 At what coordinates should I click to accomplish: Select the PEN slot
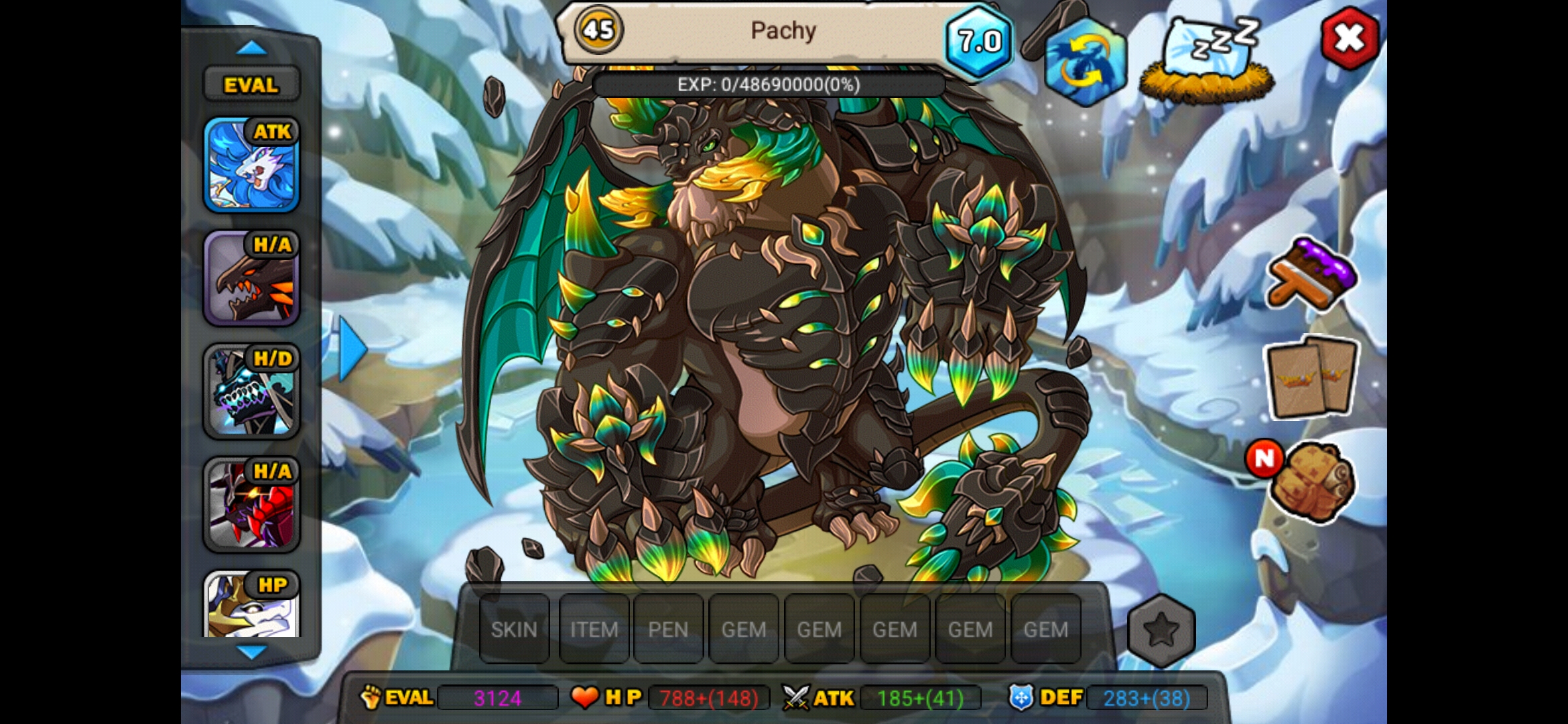pos(668,629)
